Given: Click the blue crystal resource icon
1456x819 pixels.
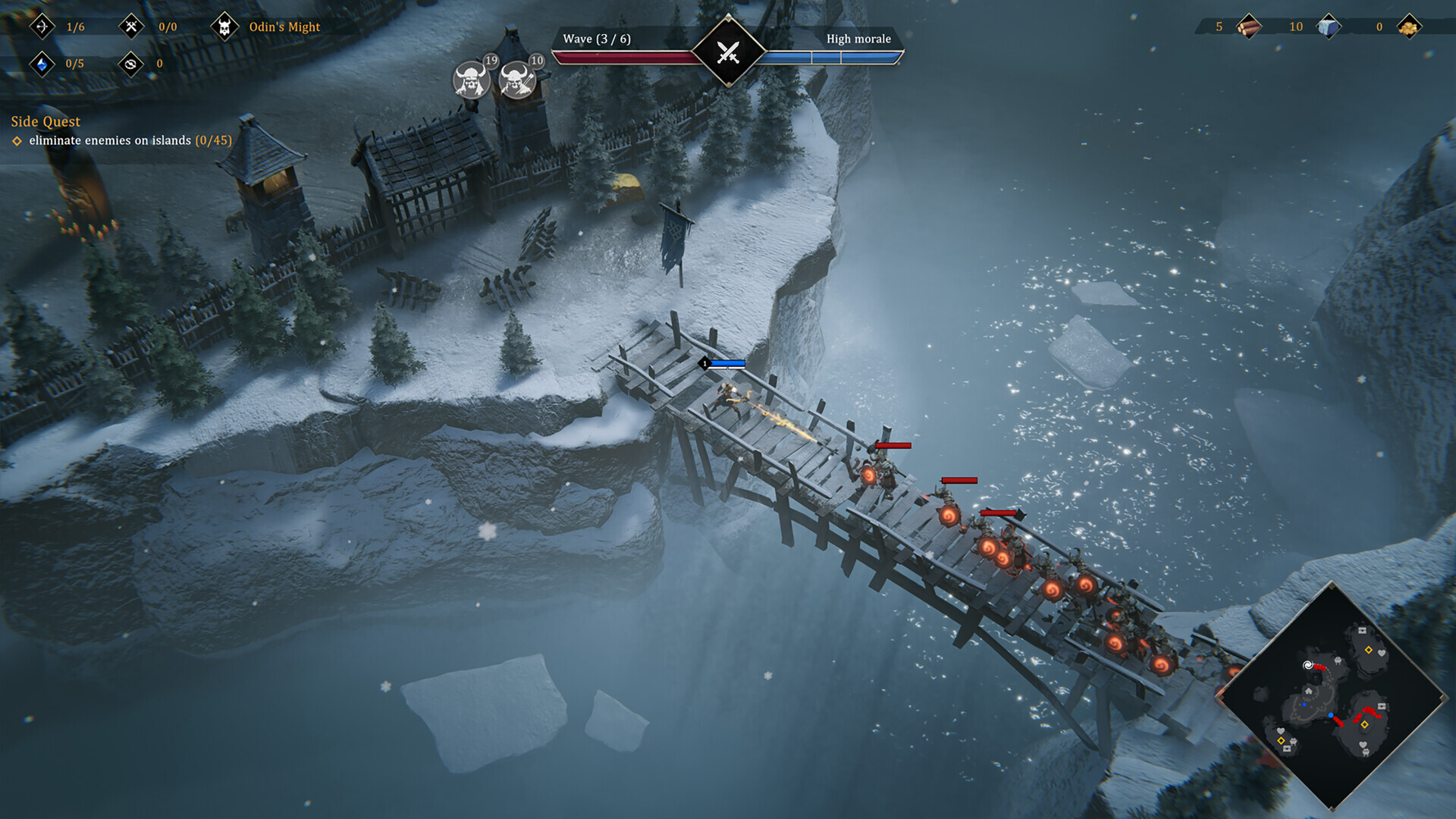Looking at the screenshot, I should point(42,64).
